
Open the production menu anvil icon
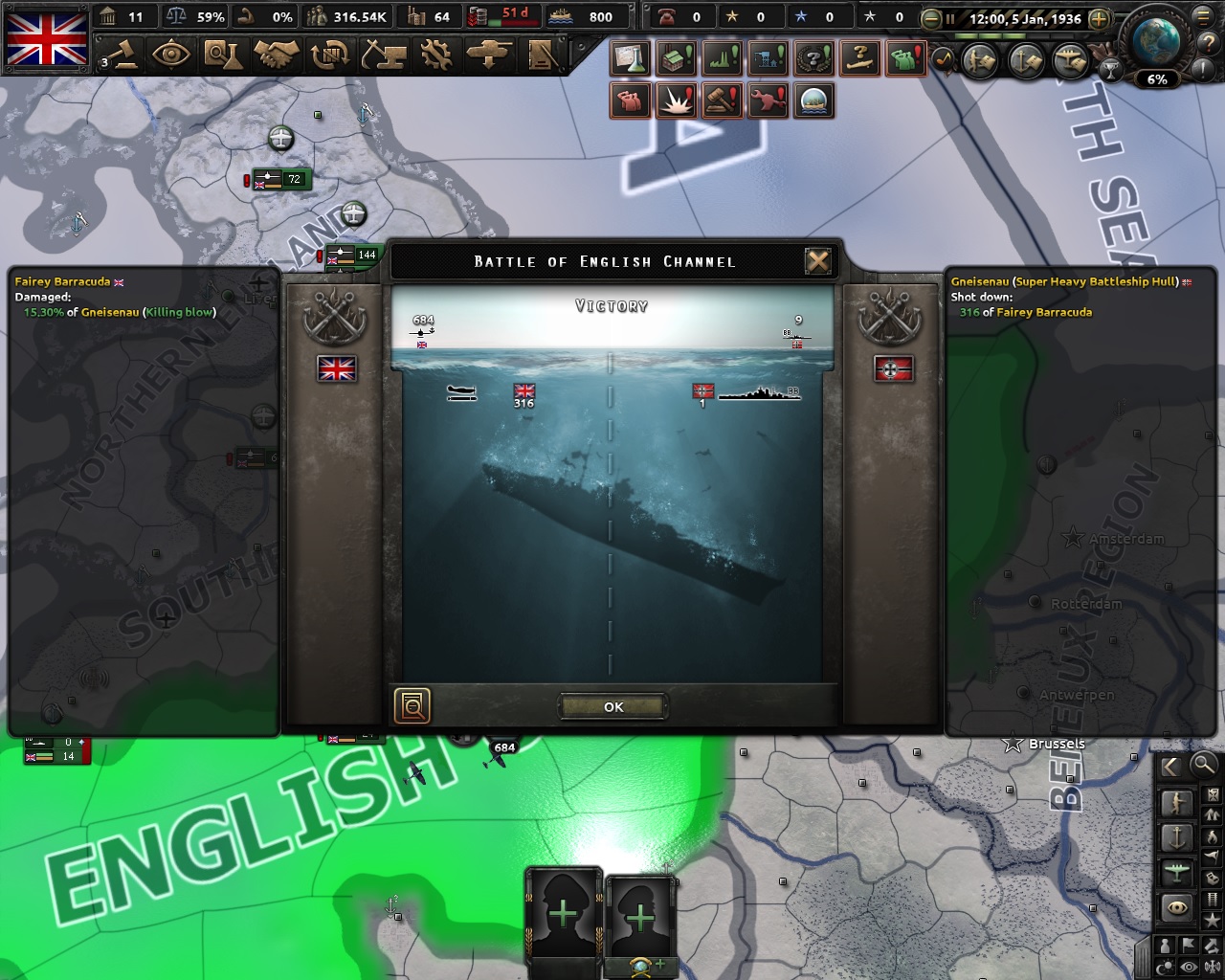tap(386, 56)
